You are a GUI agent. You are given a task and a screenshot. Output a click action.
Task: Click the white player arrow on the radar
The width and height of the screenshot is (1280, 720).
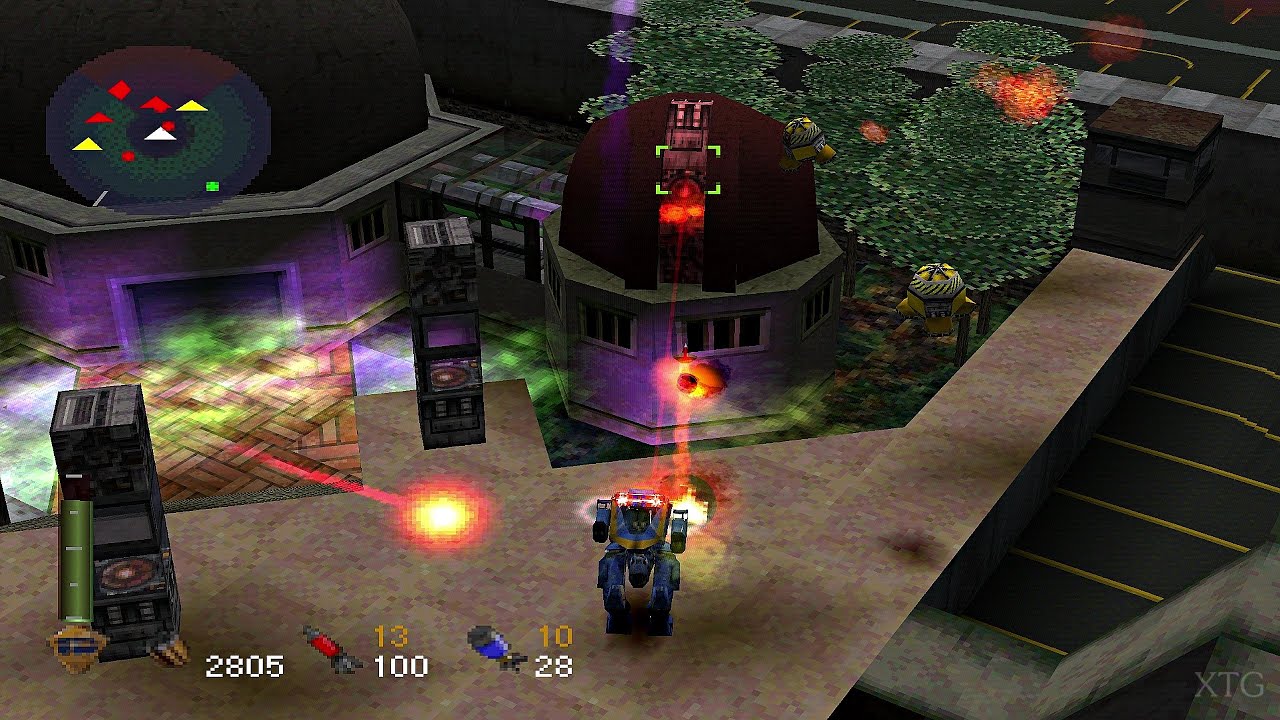[160, 133]
